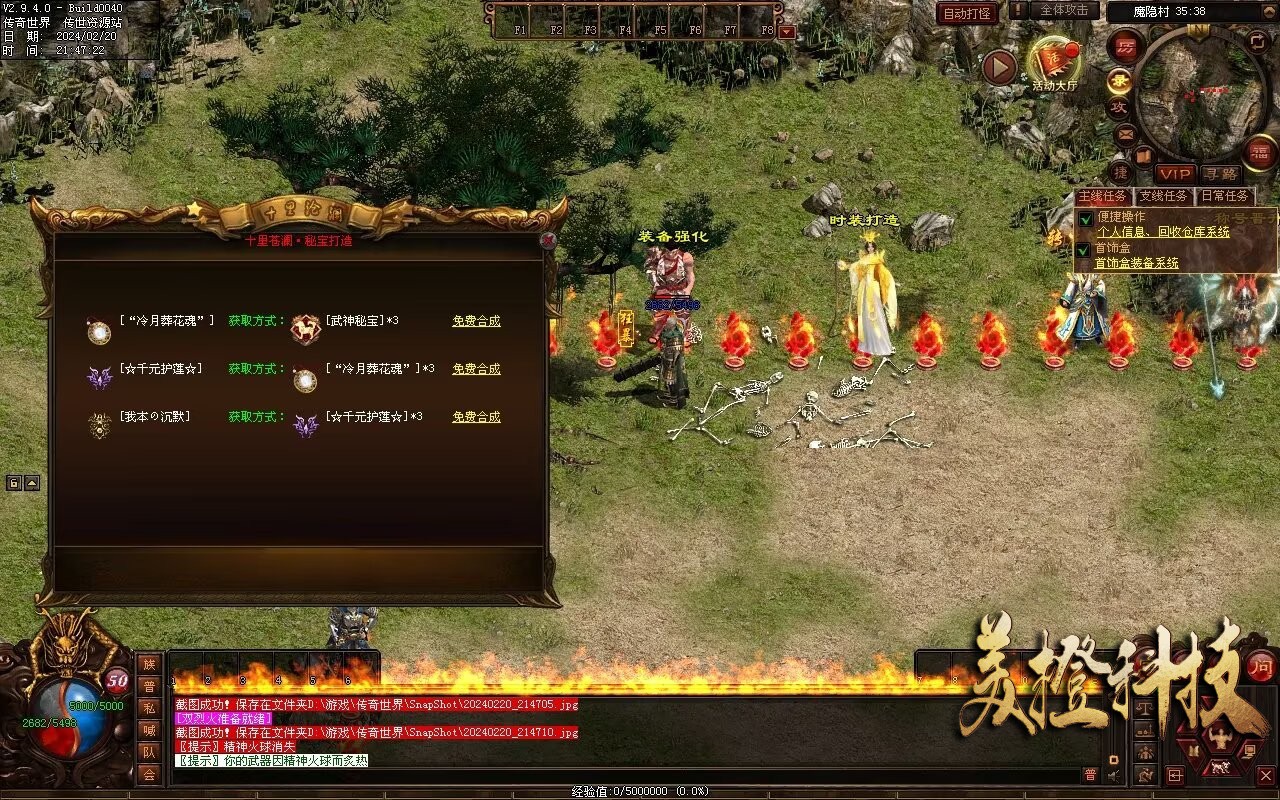Open the 首饰盒装备系统 quest link
This screenshot has height=800, width=1280.
click(x=1136, y=264)
